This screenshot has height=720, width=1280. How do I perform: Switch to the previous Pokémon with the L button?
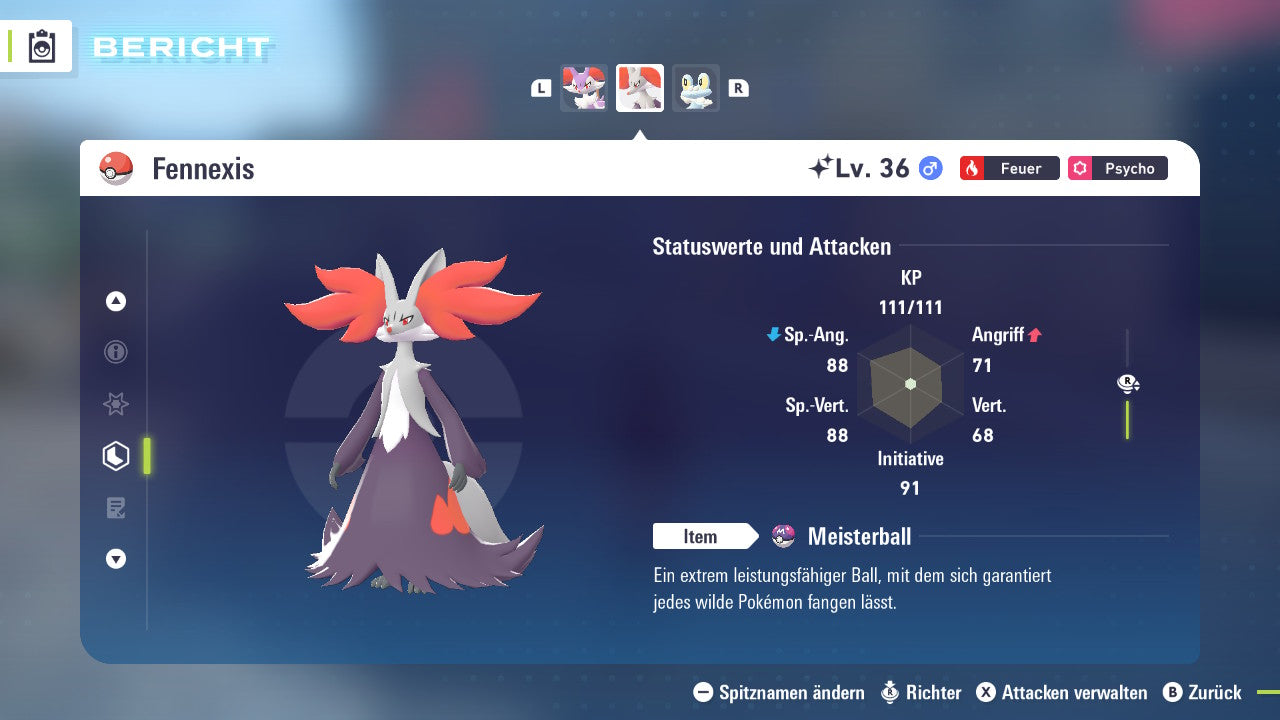541,88
